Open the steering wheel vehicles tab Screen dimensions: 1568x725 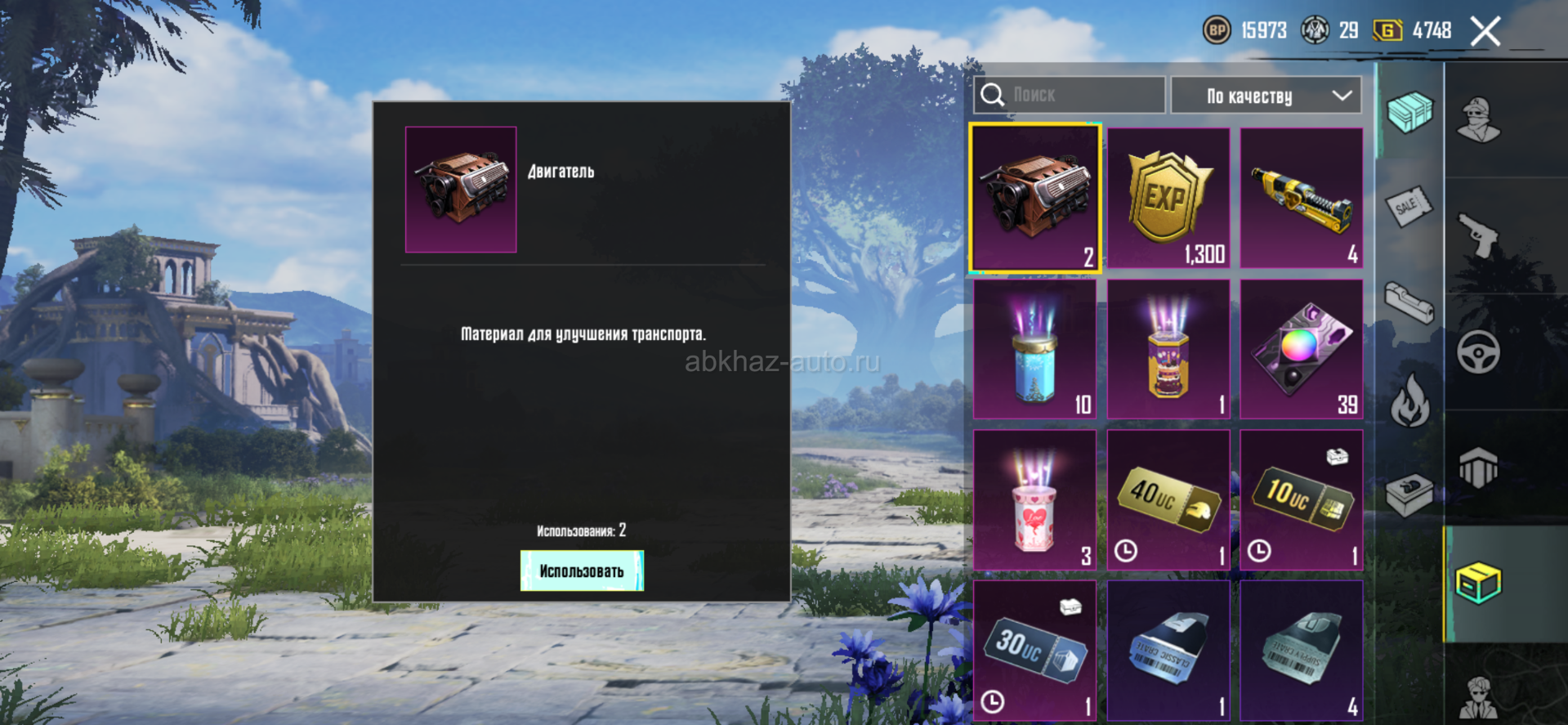(1479, 352)
